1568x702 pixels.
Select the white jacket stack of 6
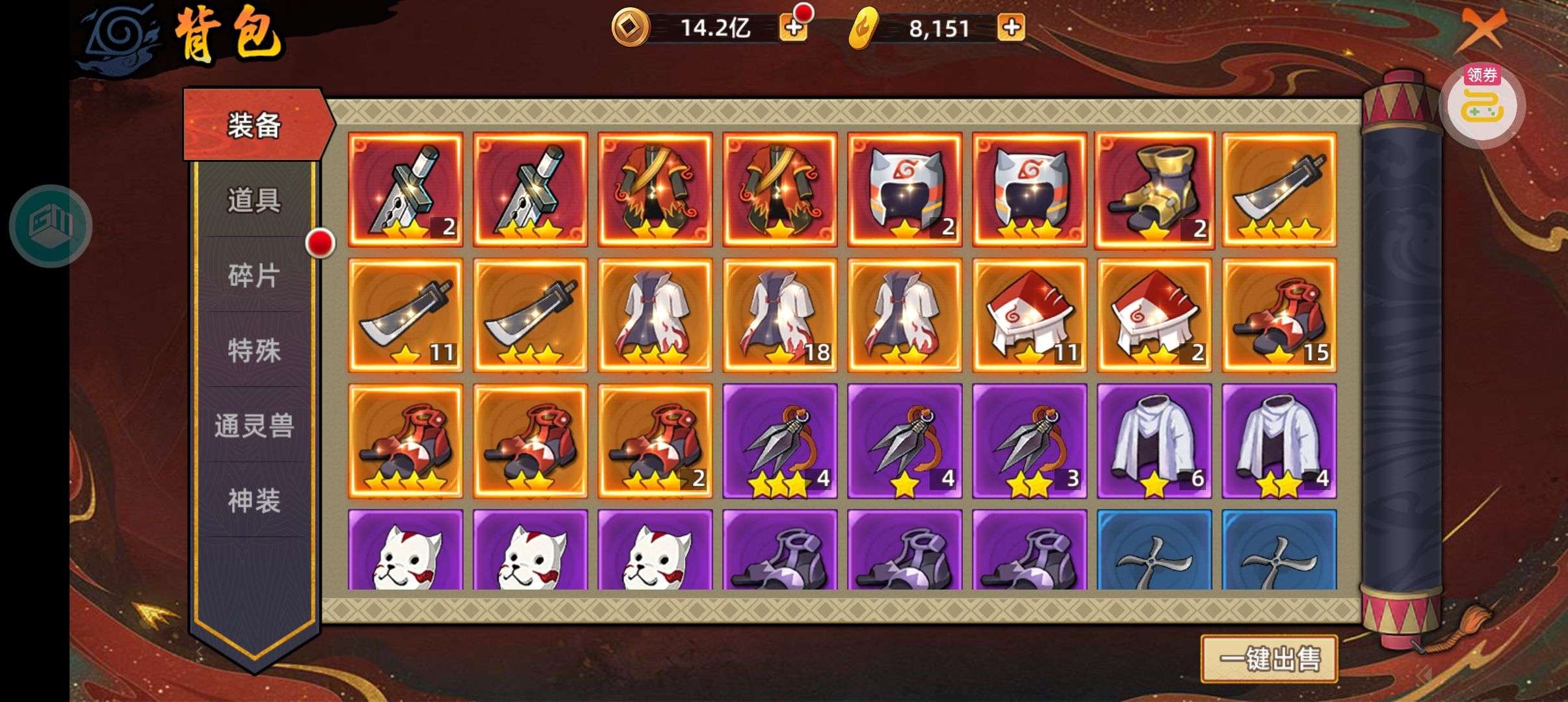1154,441
